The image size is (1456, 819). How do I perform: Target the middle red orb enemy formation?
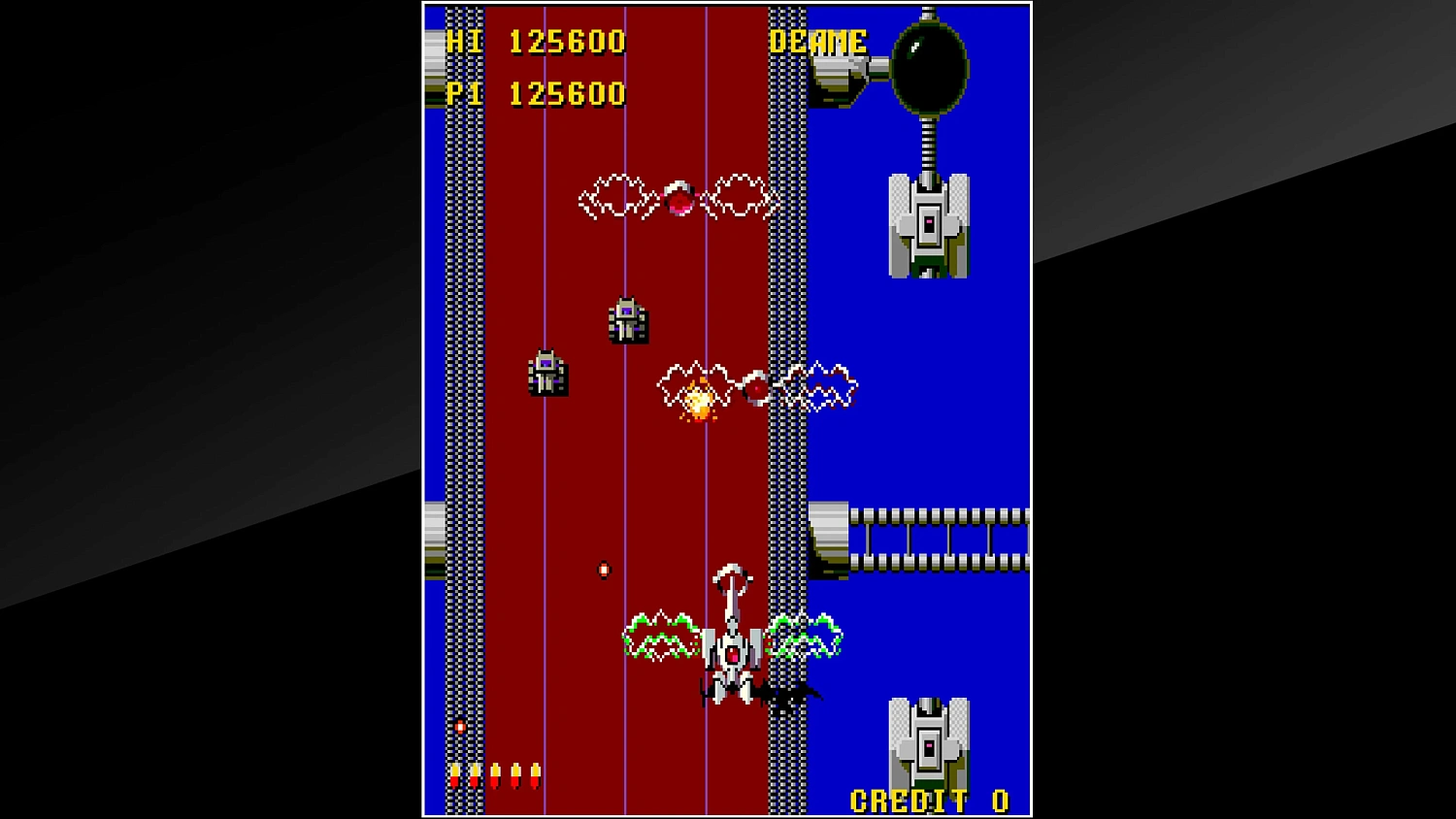pyautogui.click(x=757, y=386)
